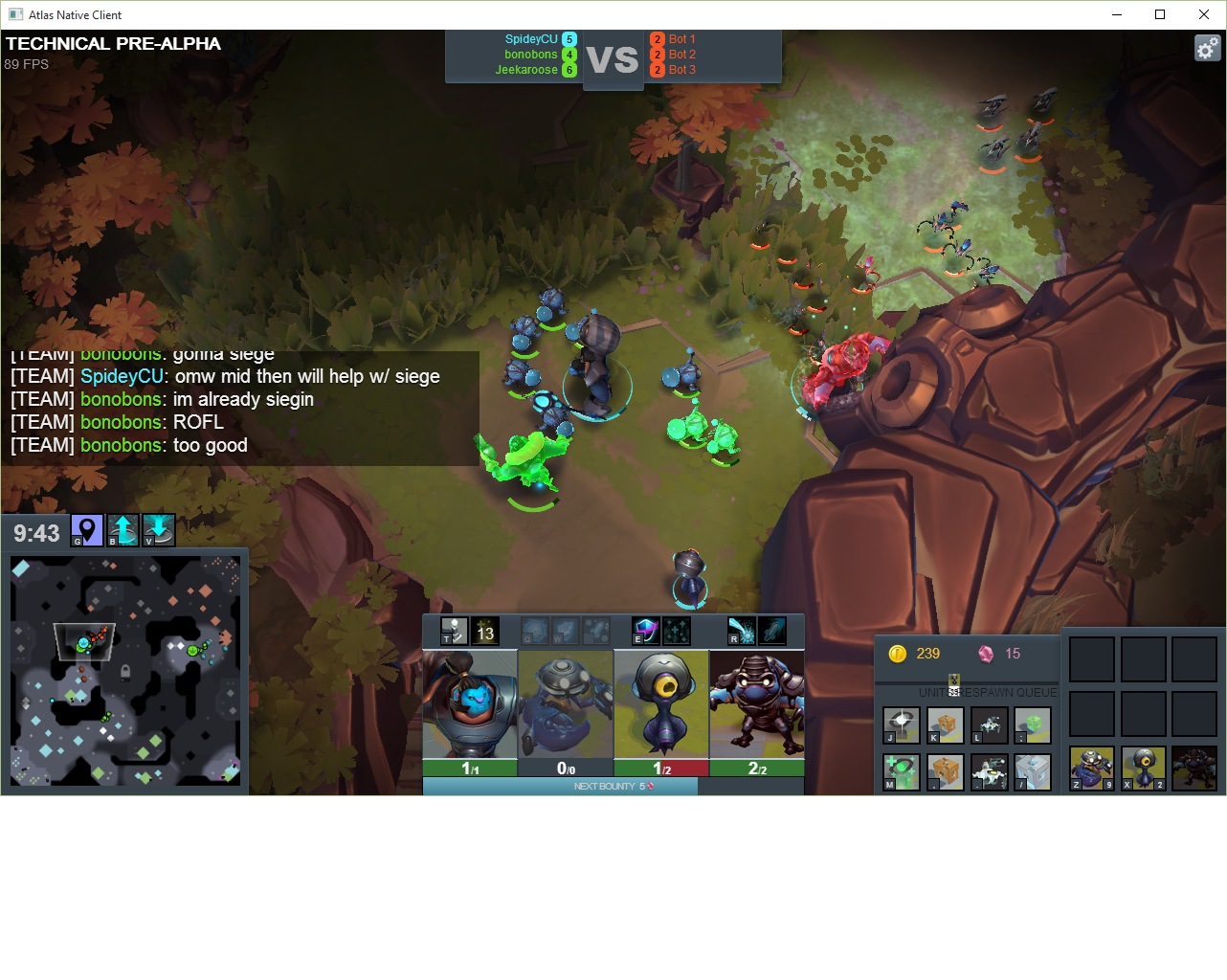Screen dimensions: 1227x980
Task: Click the upward cyan arrow ability icon
Action: (x=123, y=530)
